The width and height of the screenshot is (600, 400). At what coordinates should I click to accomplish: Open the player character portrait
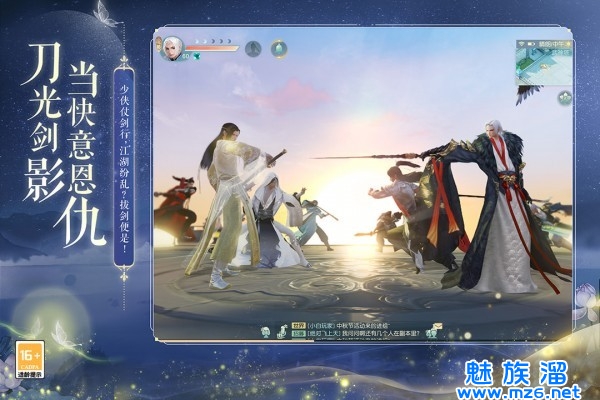coord(173,47)
